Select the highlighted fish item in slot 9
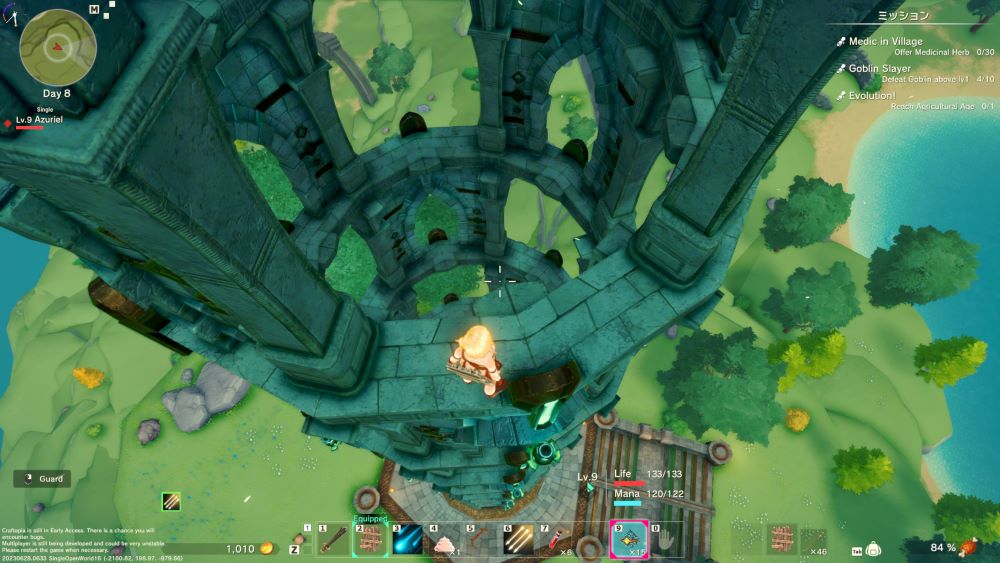 point(629,541)
